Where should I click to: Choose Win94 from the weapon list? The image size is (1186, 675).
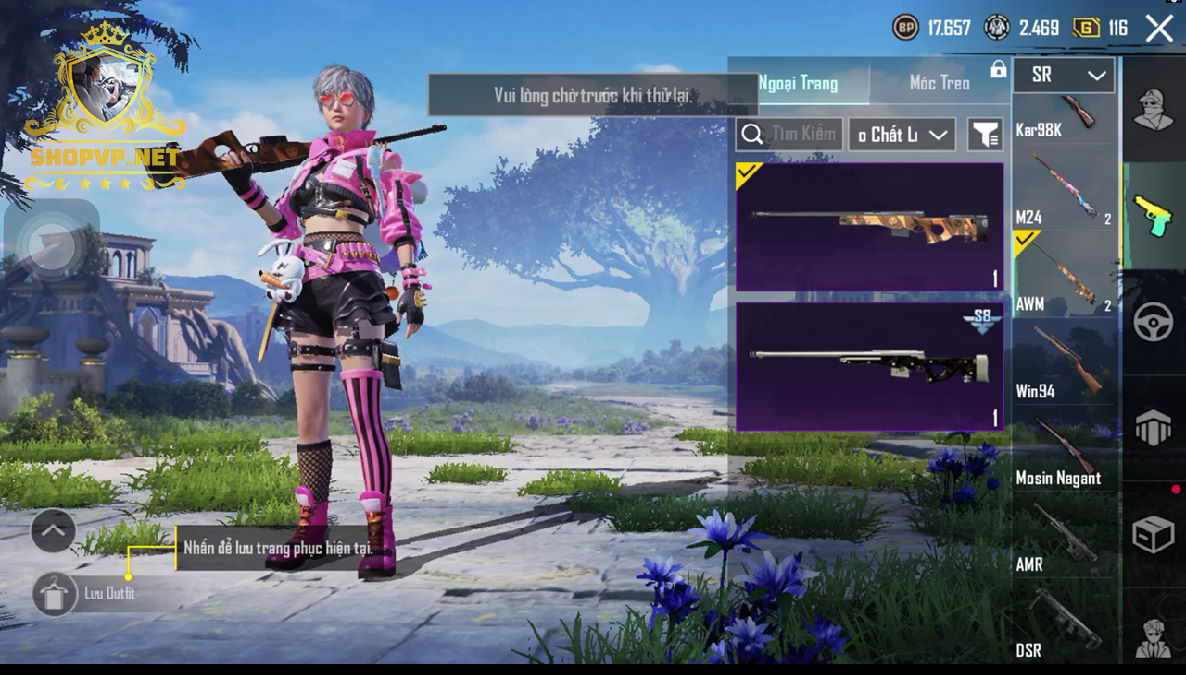coord(1064,362)
